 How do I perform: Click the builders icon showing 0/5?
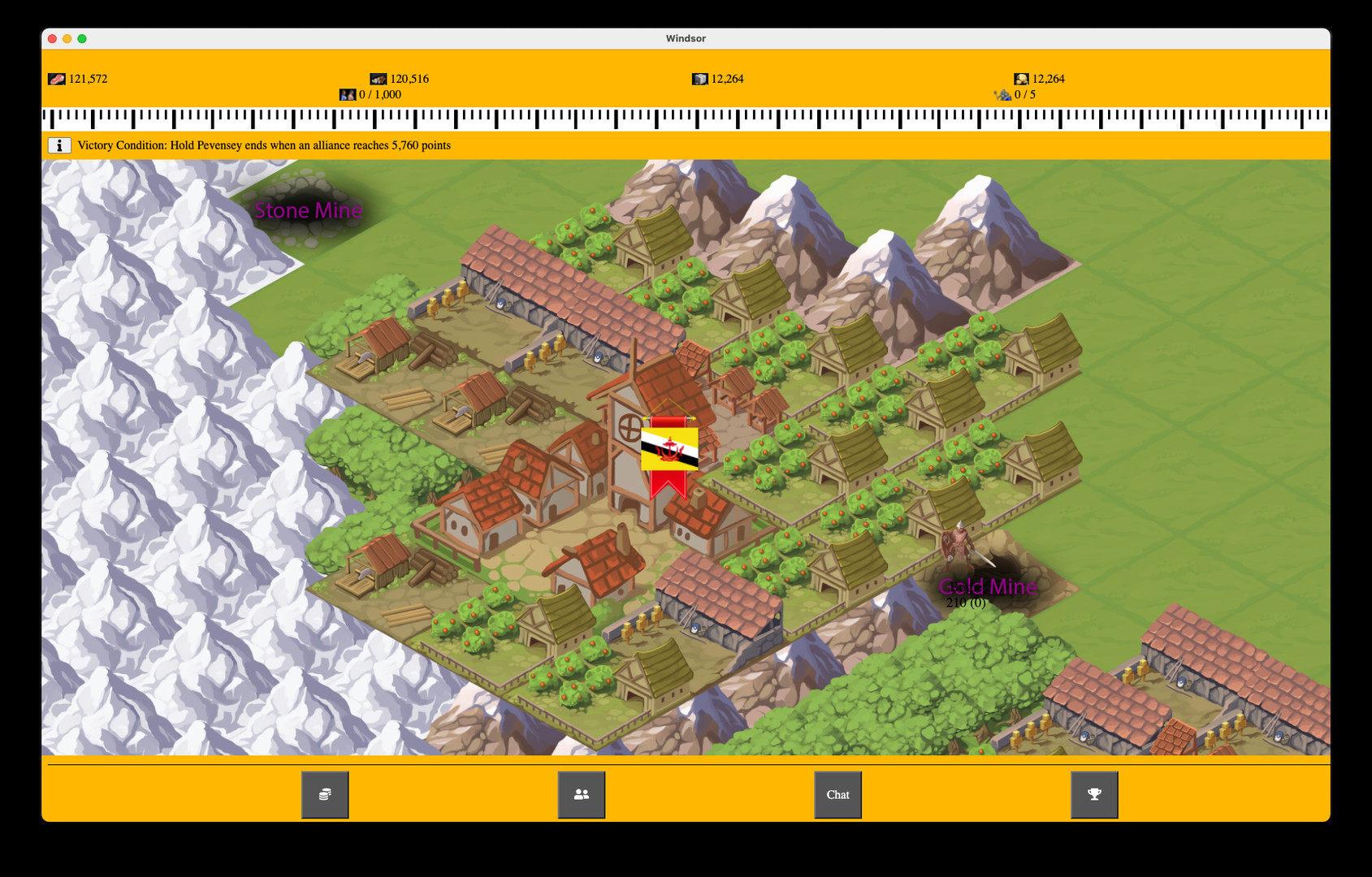[x=1005, y=95]
